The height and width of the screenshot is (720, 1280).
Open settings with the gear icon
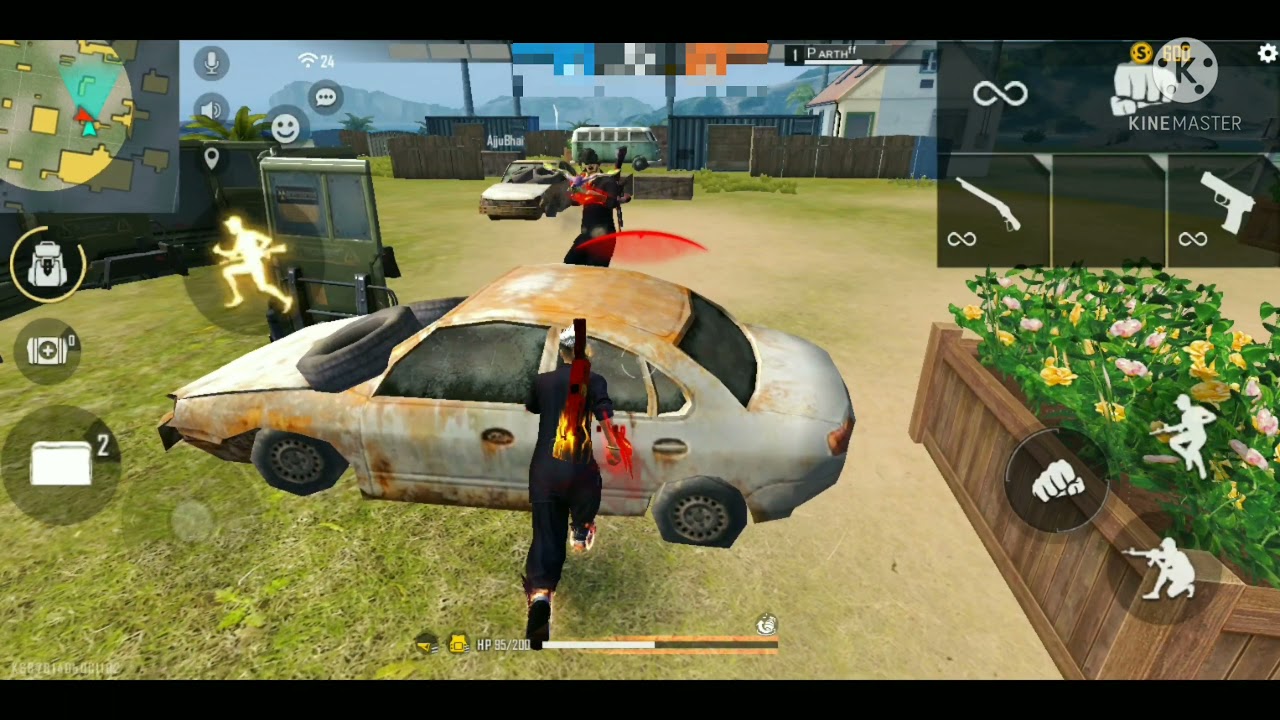click(x=1267, y=54)
